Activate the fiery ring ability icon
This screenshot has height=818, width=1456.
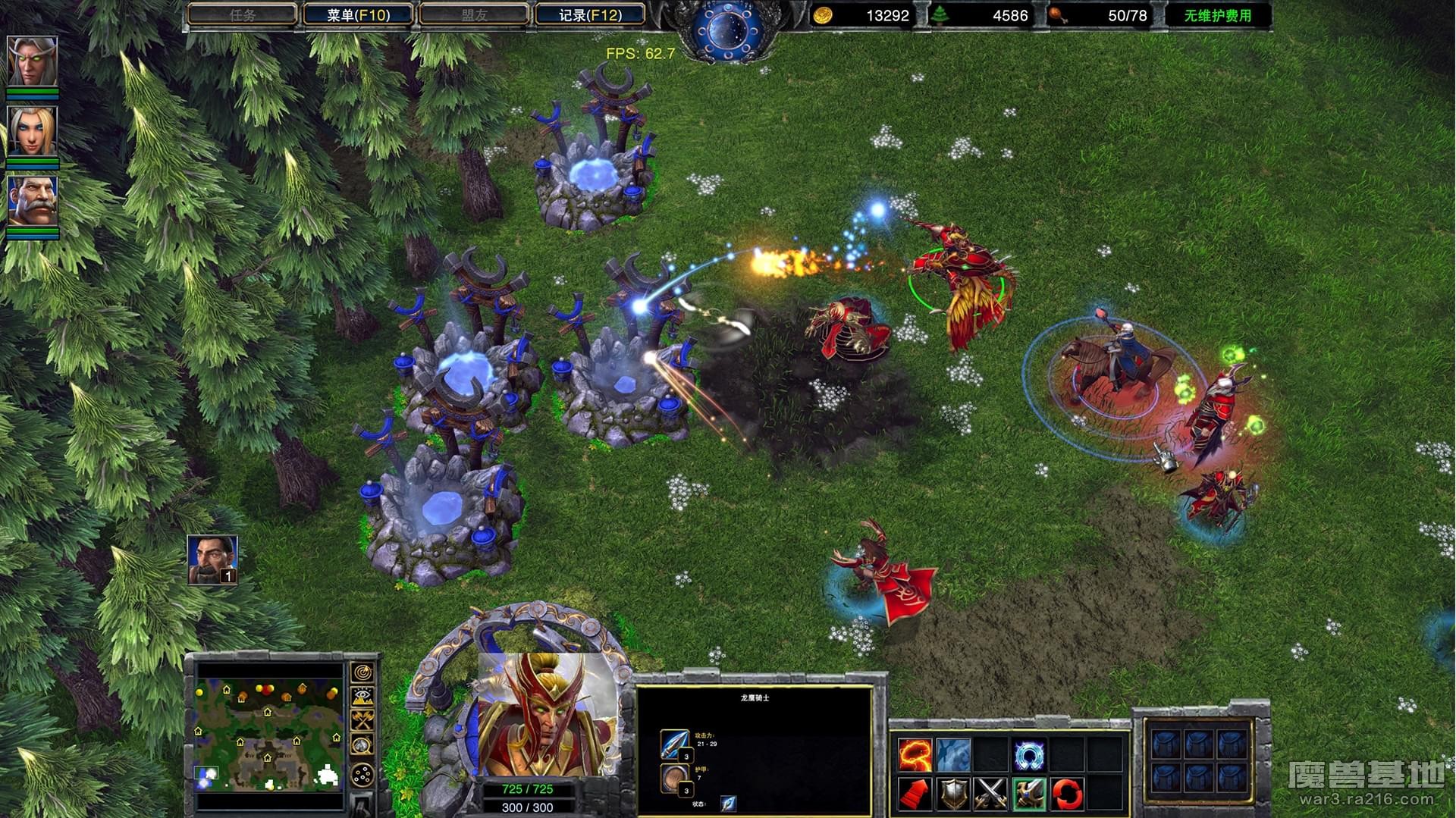point(915,755)
